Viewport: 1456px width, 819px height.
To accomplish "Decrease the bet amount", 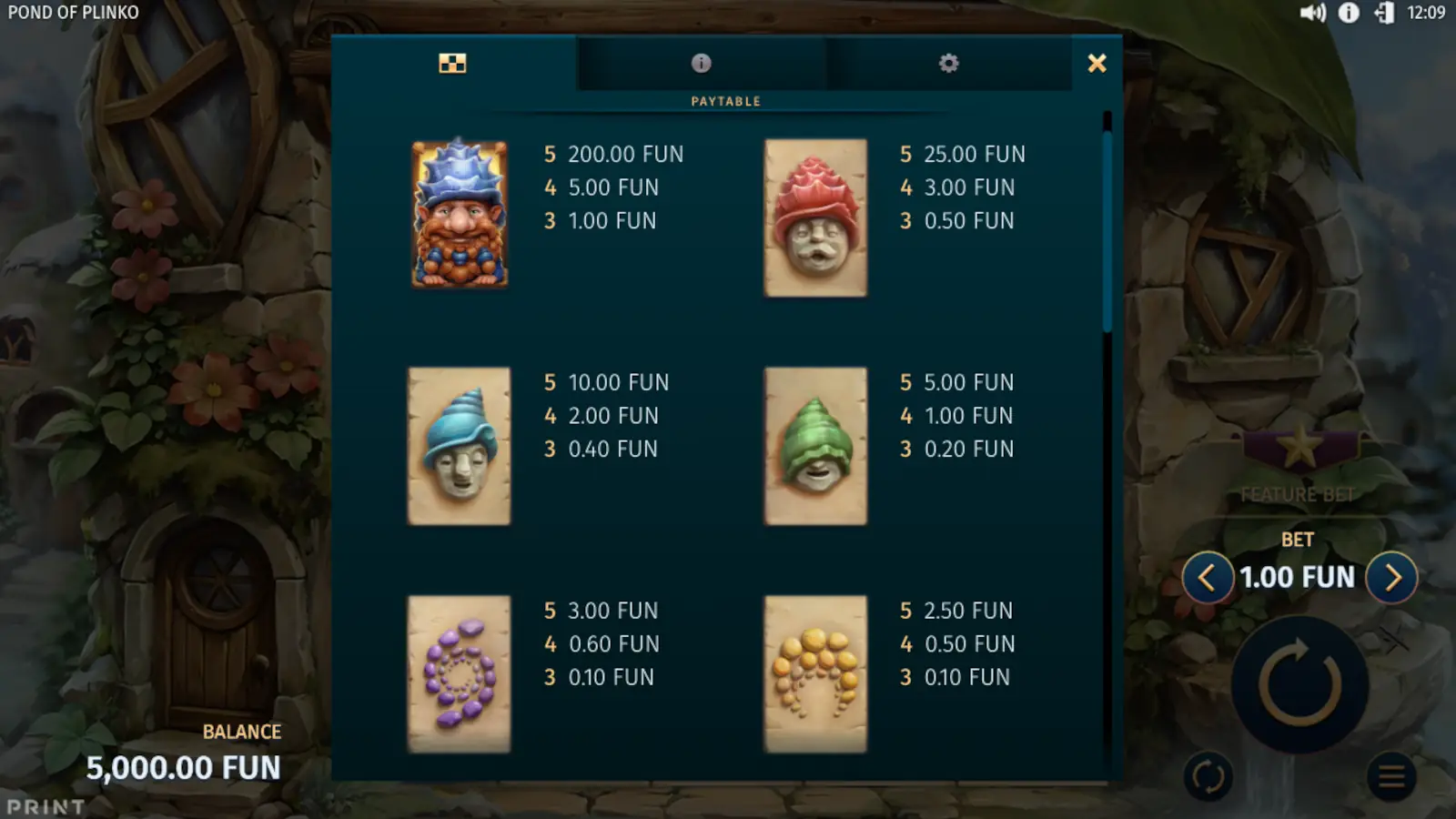I will point(1207,577).
